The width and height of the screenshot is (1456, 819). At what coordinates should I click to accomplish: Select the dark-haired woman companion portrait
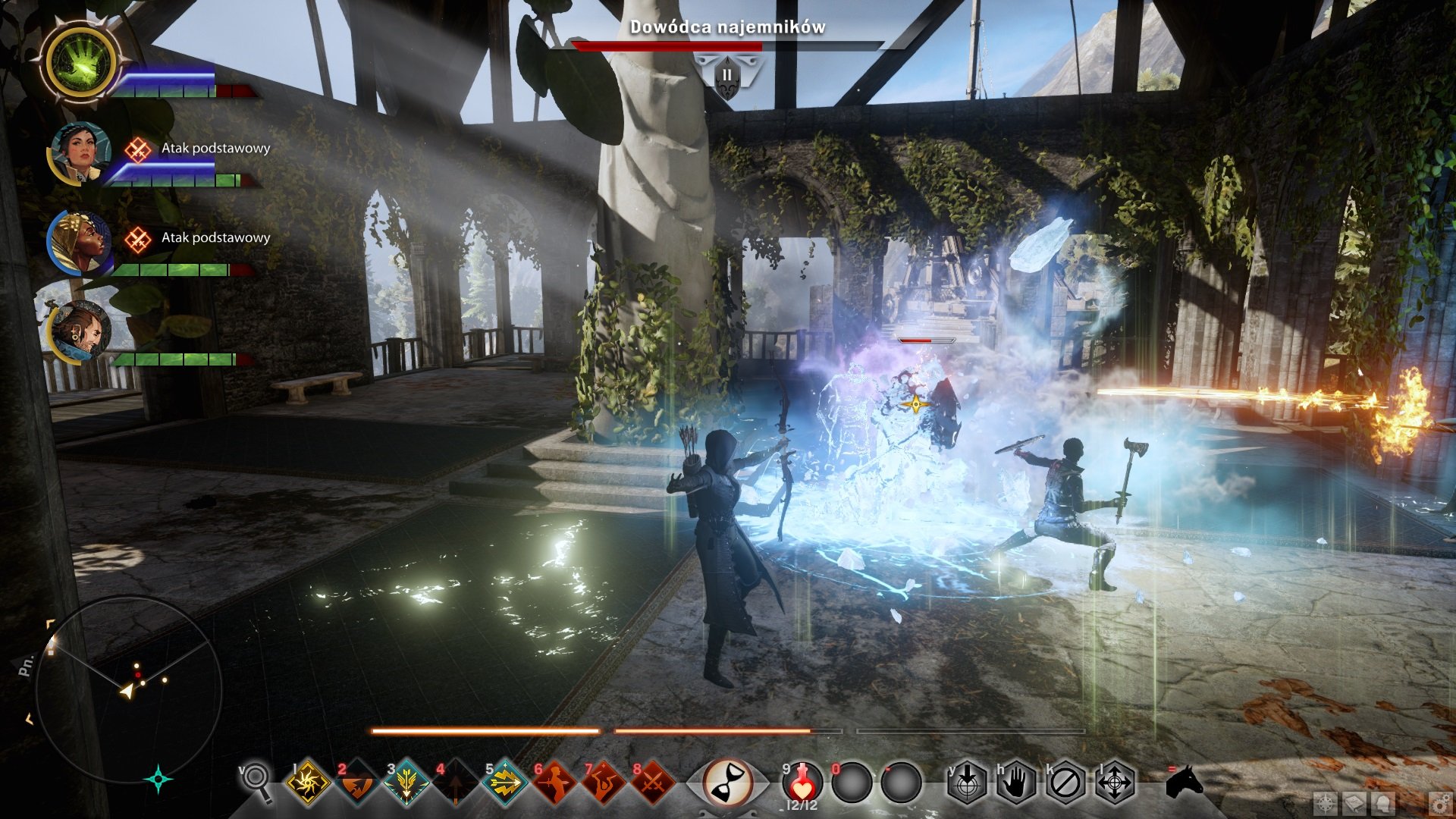(80, 152)
